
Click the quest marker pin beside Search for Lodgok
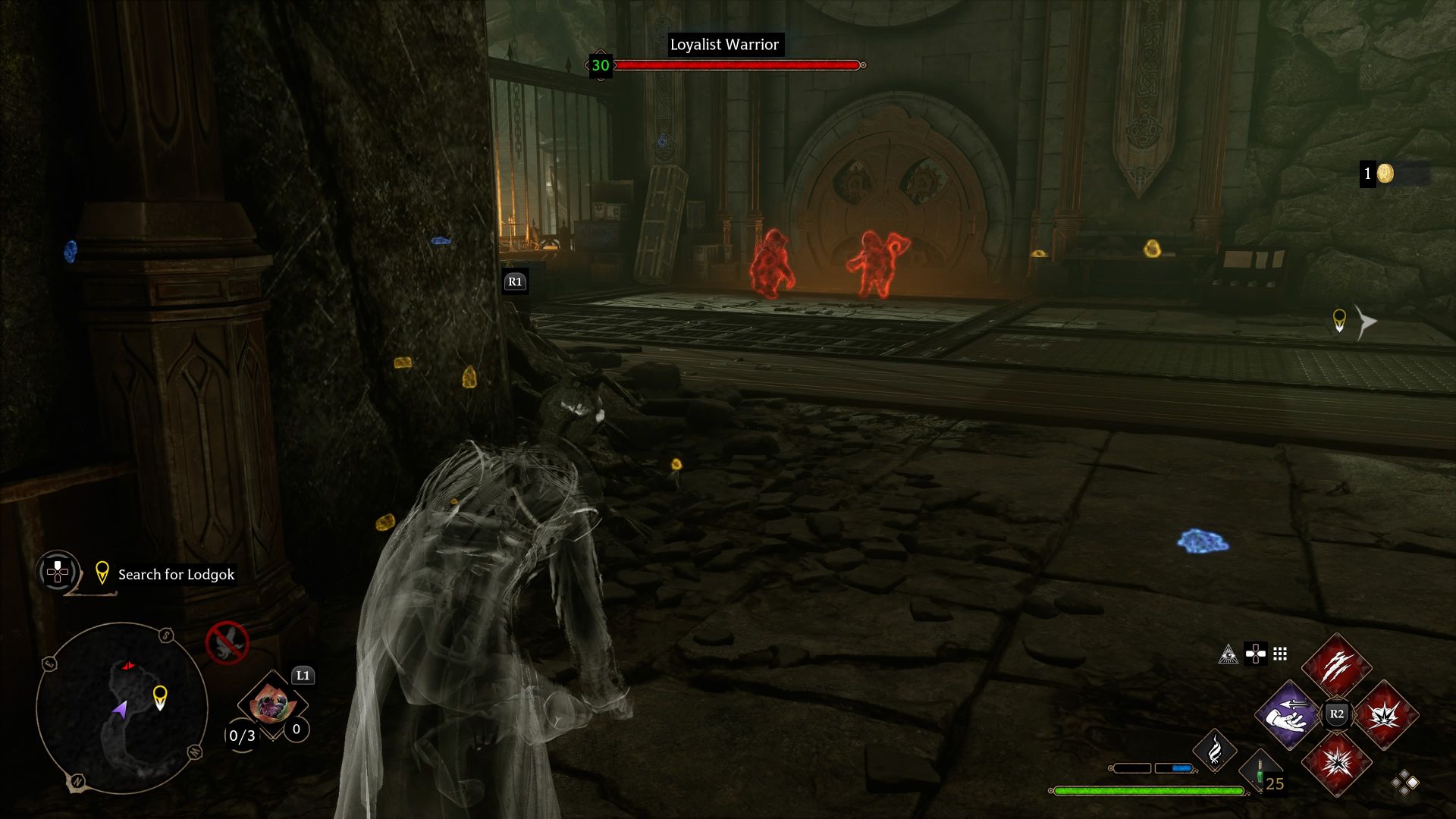tap(102, 573)
